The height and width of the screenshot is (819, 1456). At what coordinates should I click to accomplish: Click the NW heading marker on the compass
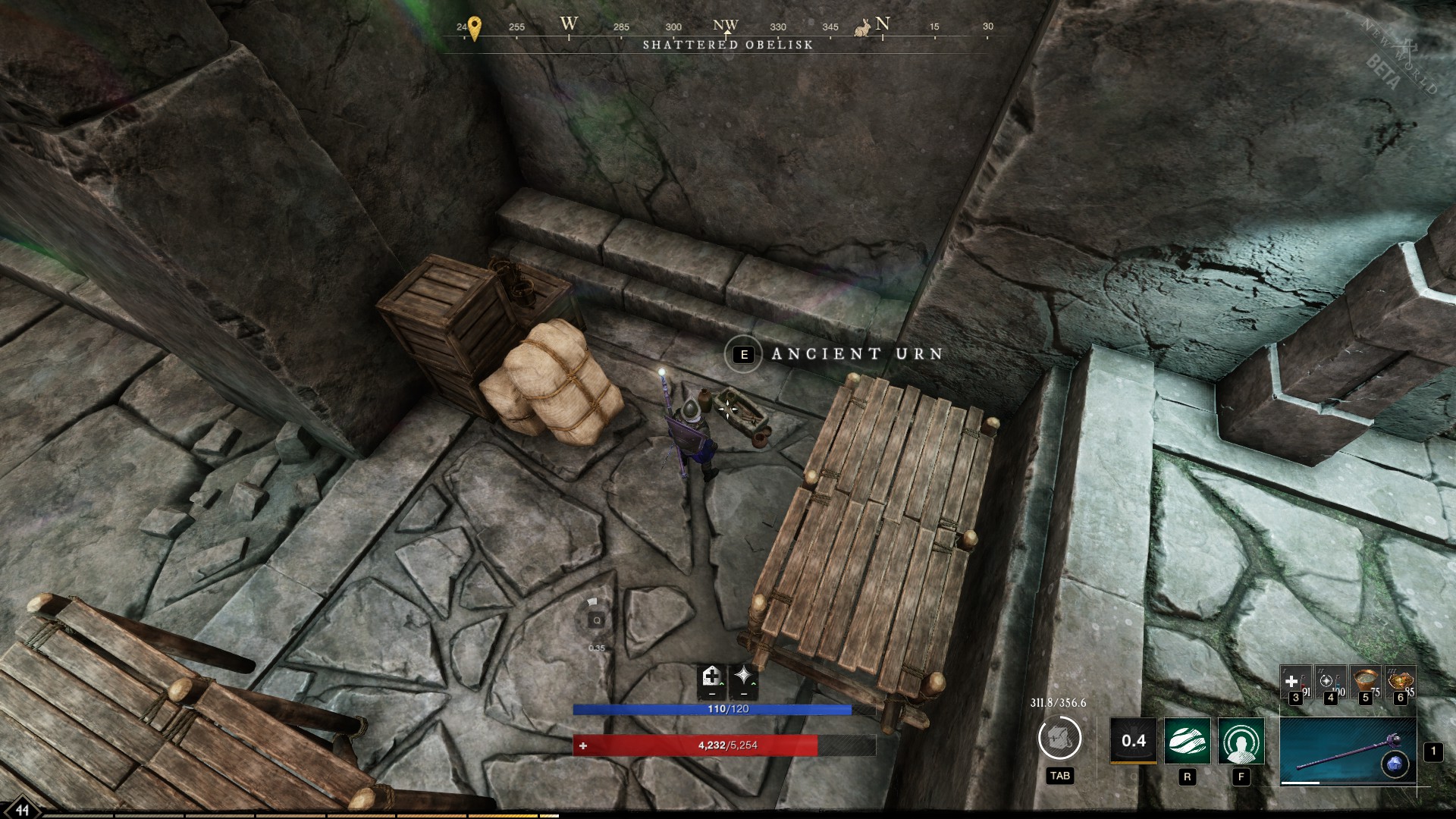pyautogui.click(x=724, y=25)
